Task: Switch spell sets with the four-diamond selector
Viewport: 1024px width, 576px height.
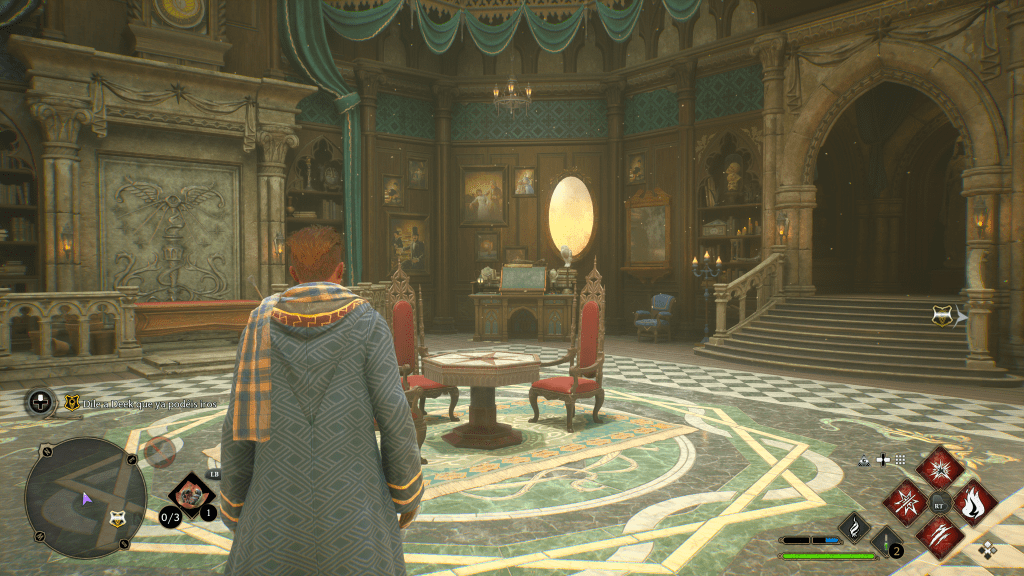Action: 988,548
